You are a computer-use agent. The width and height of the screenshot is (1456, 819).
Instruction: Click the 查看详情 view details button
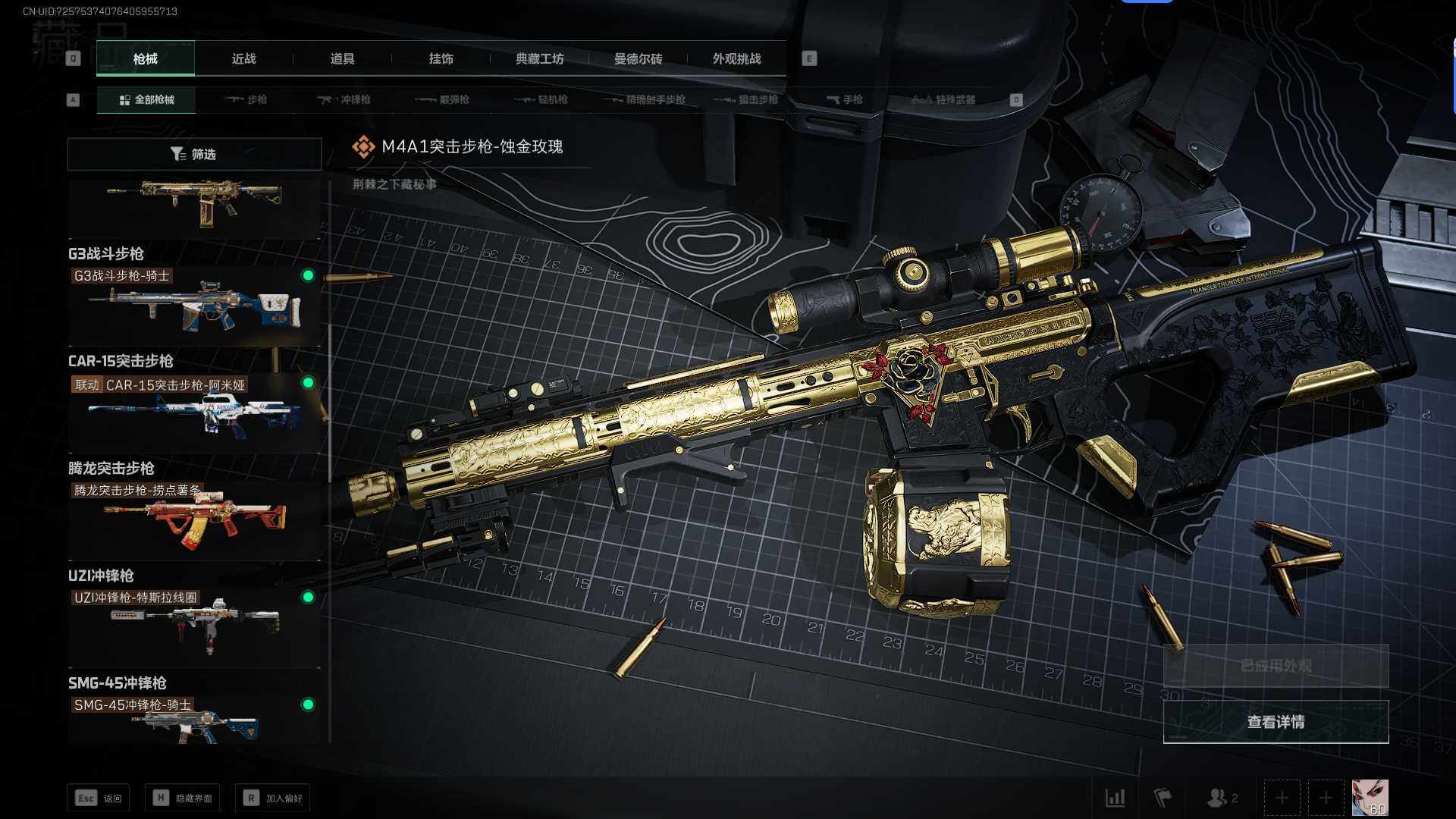tap(1276, 722)
